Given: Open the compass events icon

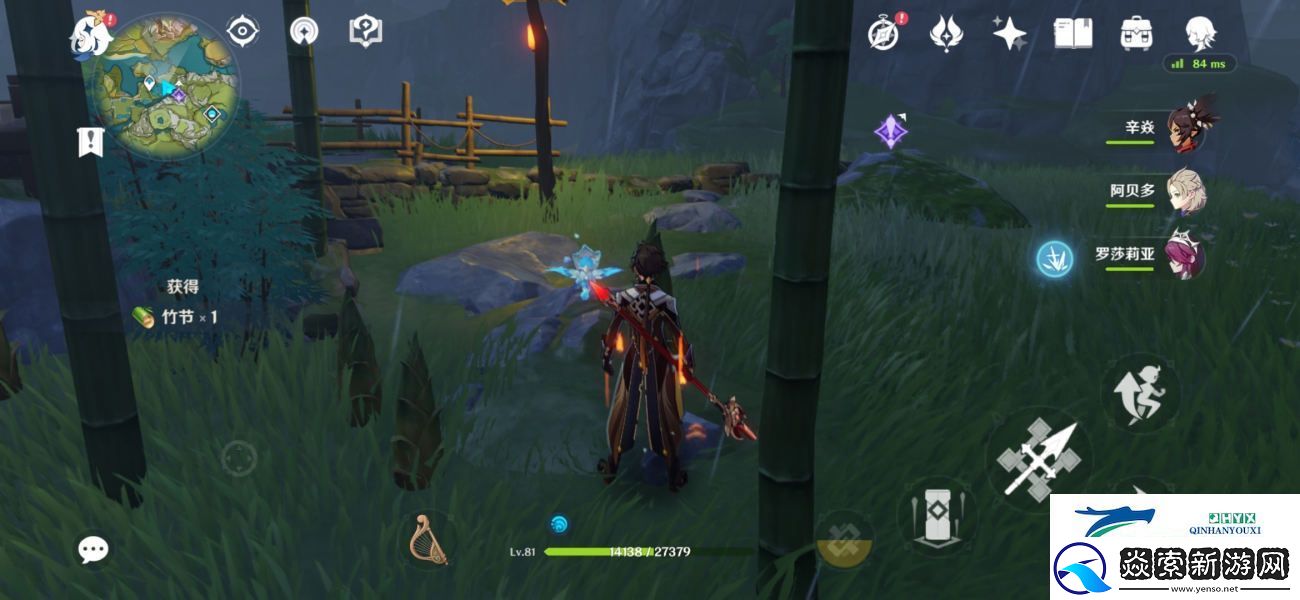Looking at the screenshot, I should point(883,34).
